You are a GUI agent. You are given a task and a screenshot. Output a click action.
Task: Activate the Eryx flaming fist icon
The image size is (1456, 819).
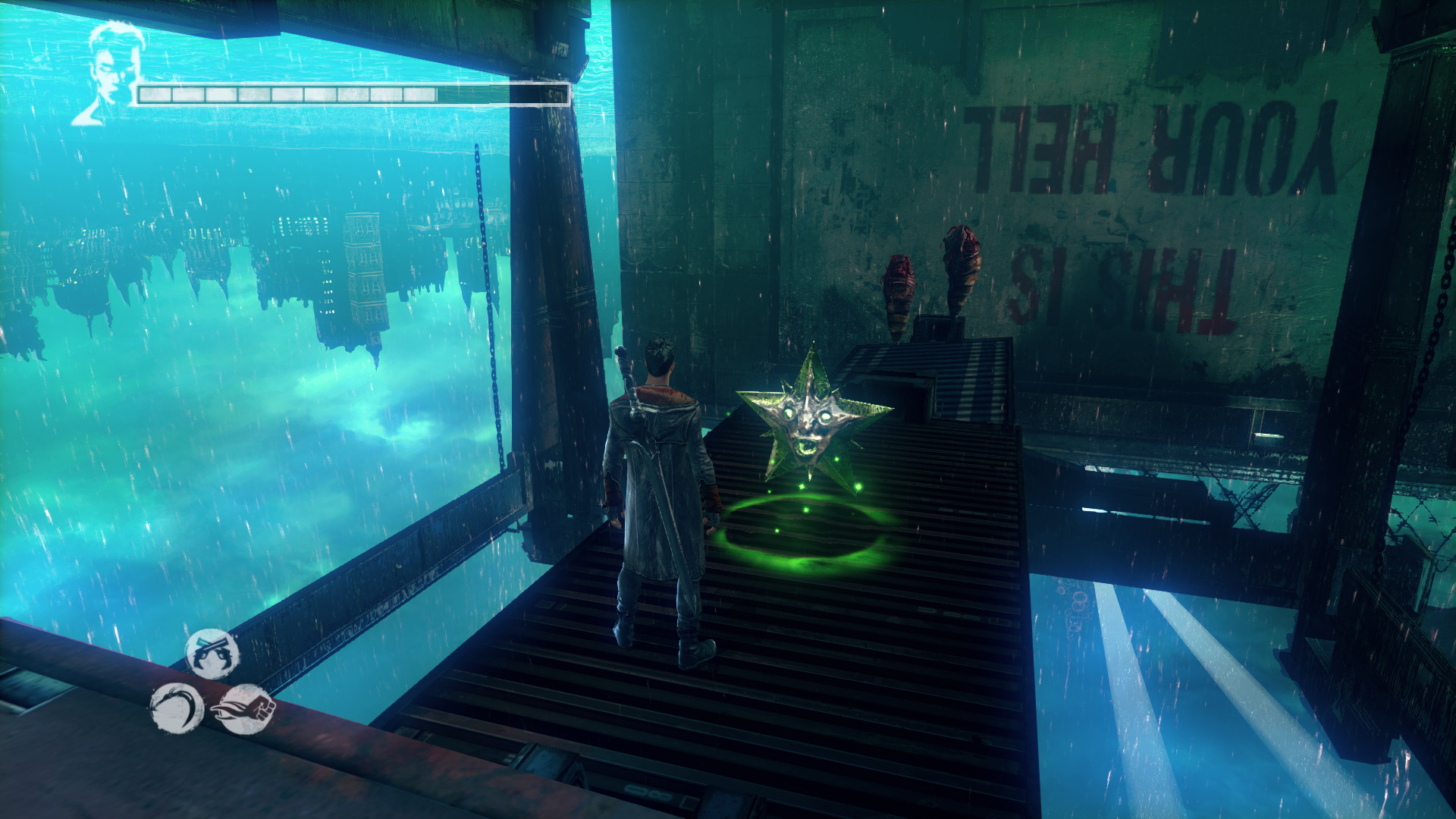(x=247, y=709)
